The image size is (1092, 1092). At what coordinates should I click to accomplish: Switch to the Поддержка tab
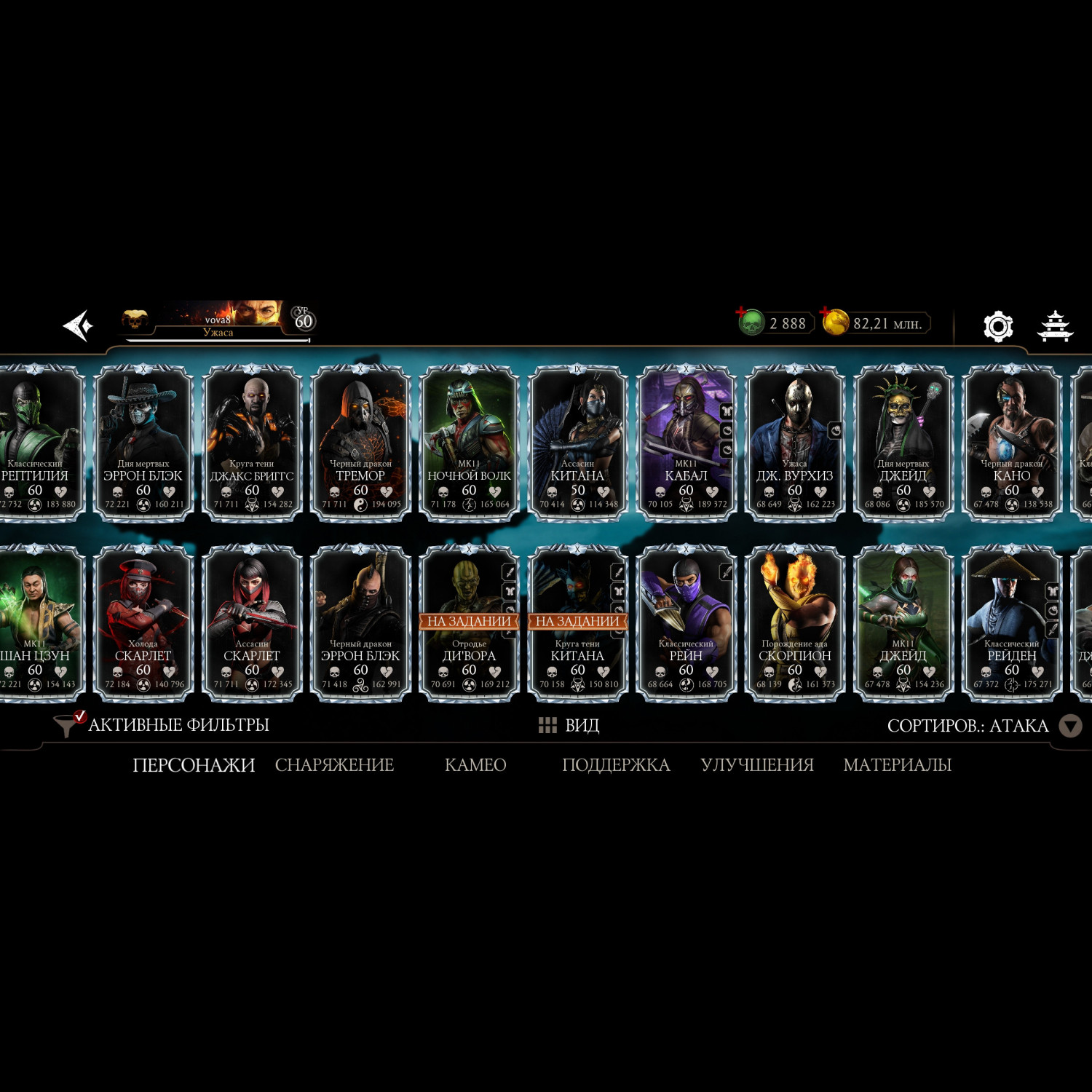pos(616,765)
